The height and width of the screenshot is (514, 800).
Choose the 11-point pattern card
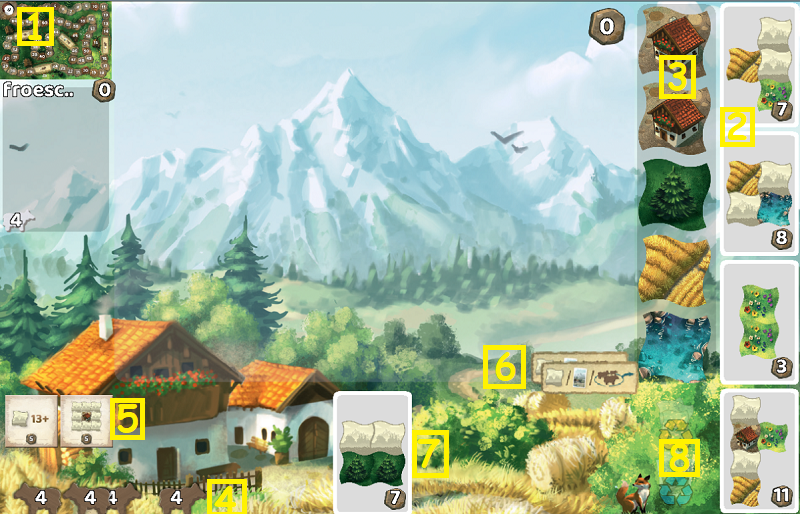click(x=757, y=448)
